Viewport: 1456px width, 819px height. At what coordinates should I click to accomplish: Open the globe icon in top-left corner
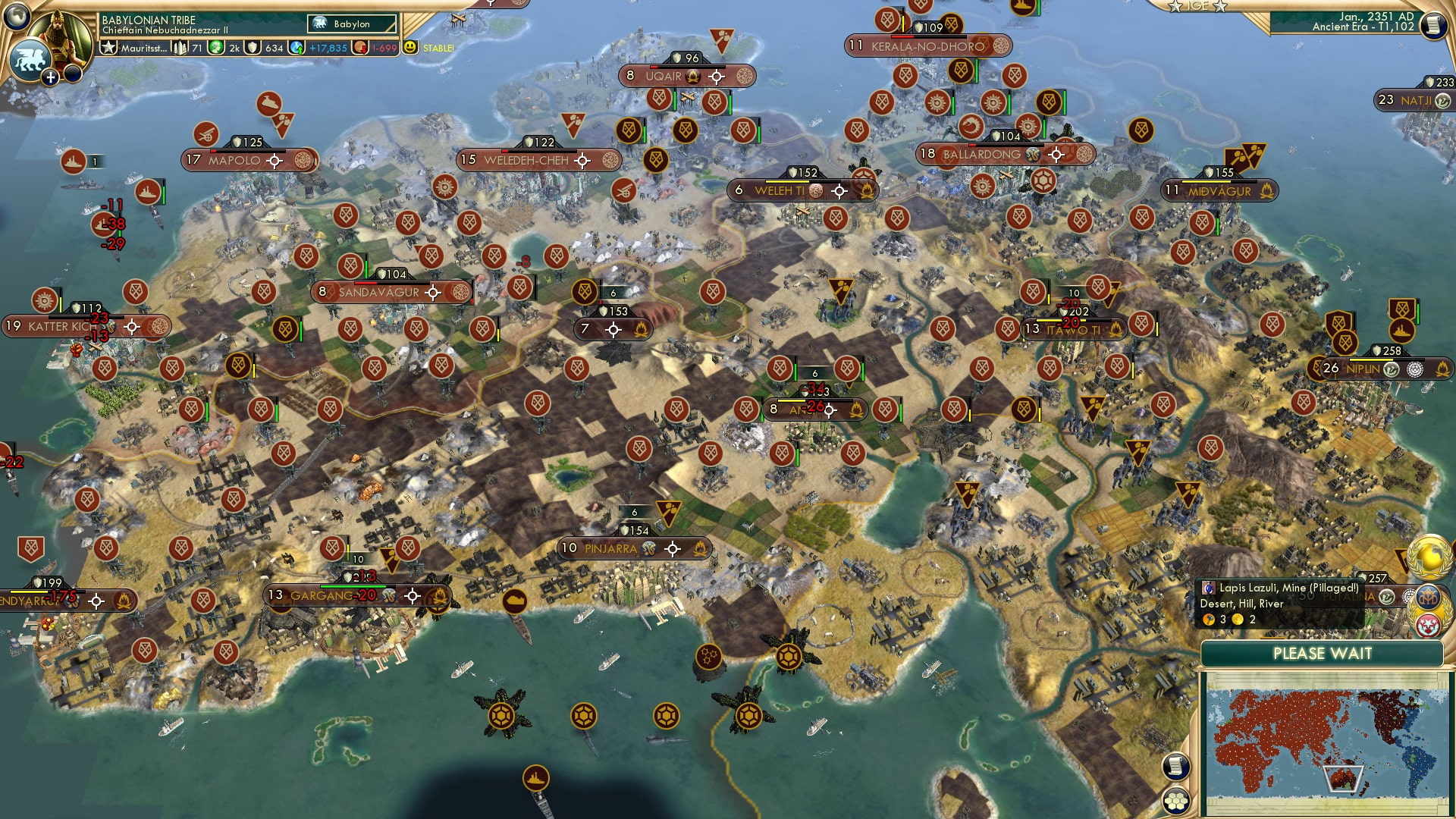pyautogui.click(x=16, y=16)
